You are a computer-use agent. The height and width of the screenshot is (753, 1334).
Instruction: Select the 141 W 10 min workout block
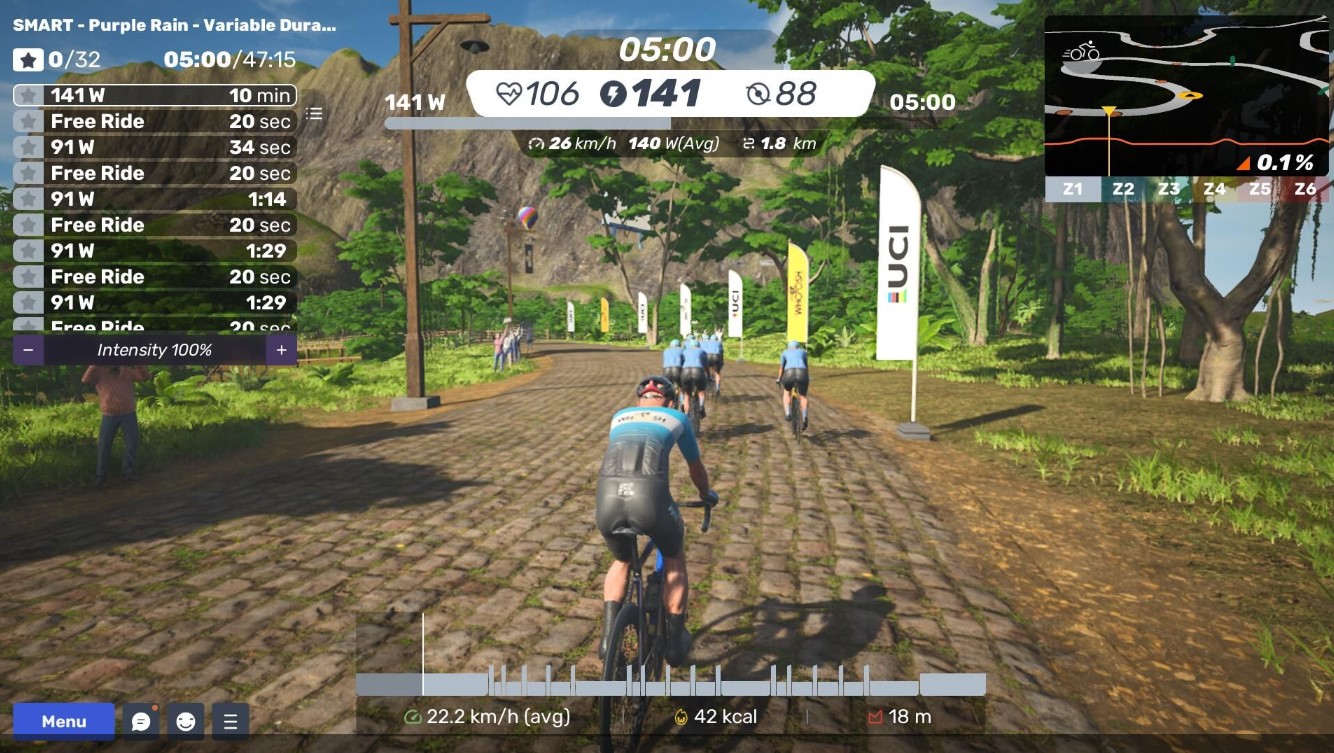(155, 96)
